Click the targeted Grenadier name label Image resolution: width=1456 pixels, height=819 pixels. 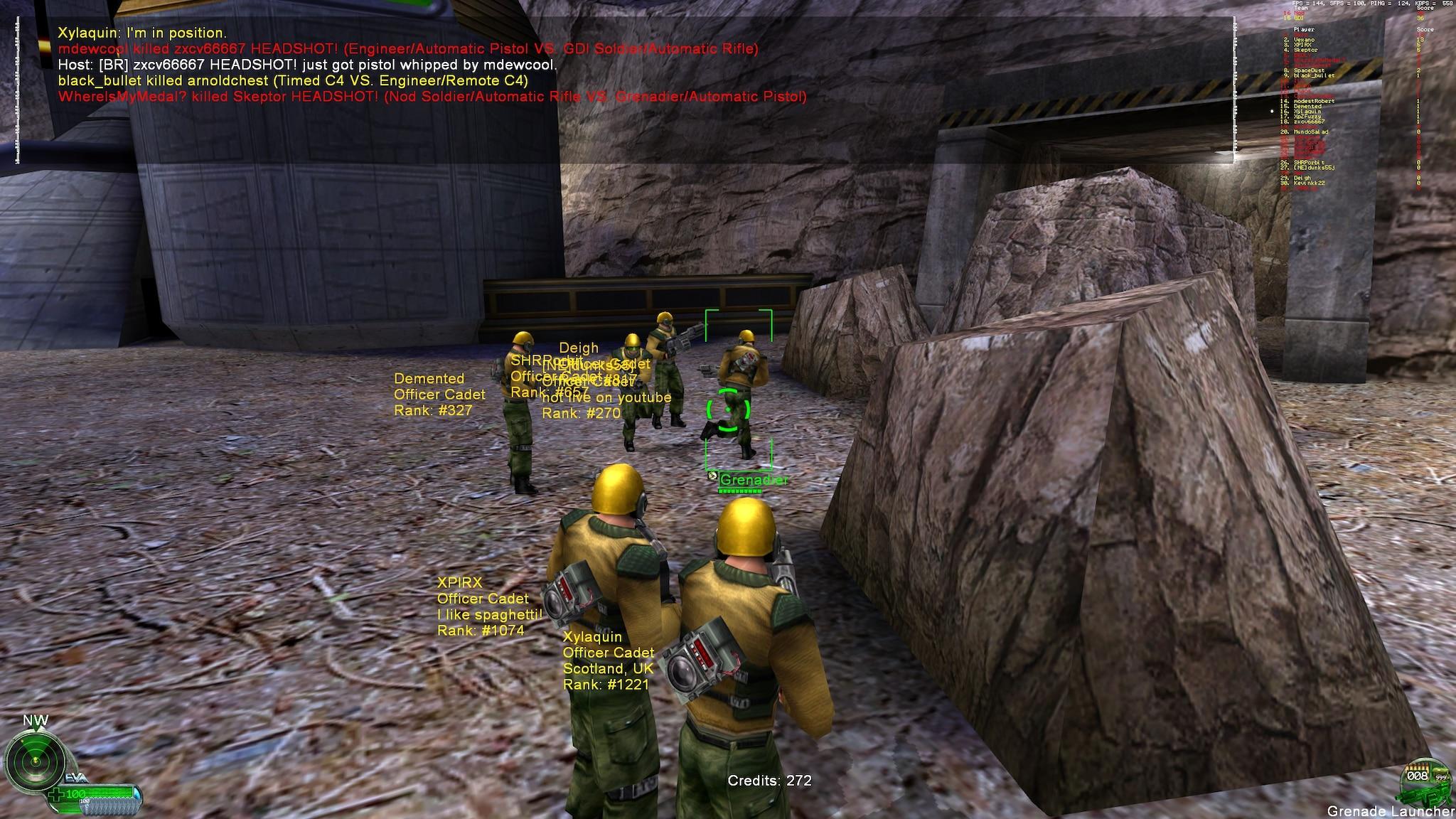coord(754,481)
